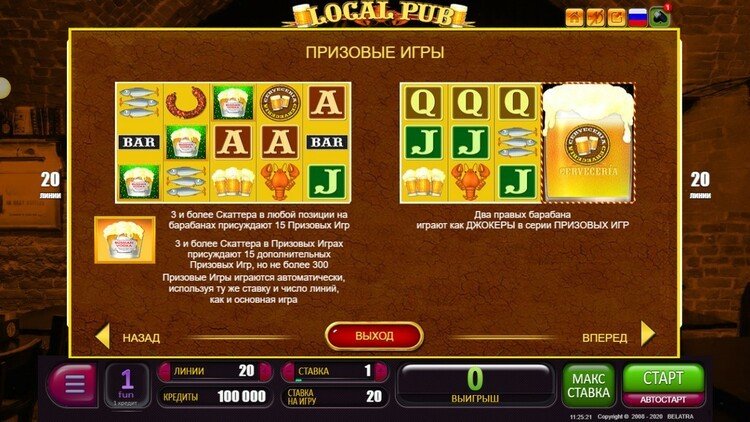Change language via the Russian flag
This screenshot has height=422, width=750.
[637, 16]
